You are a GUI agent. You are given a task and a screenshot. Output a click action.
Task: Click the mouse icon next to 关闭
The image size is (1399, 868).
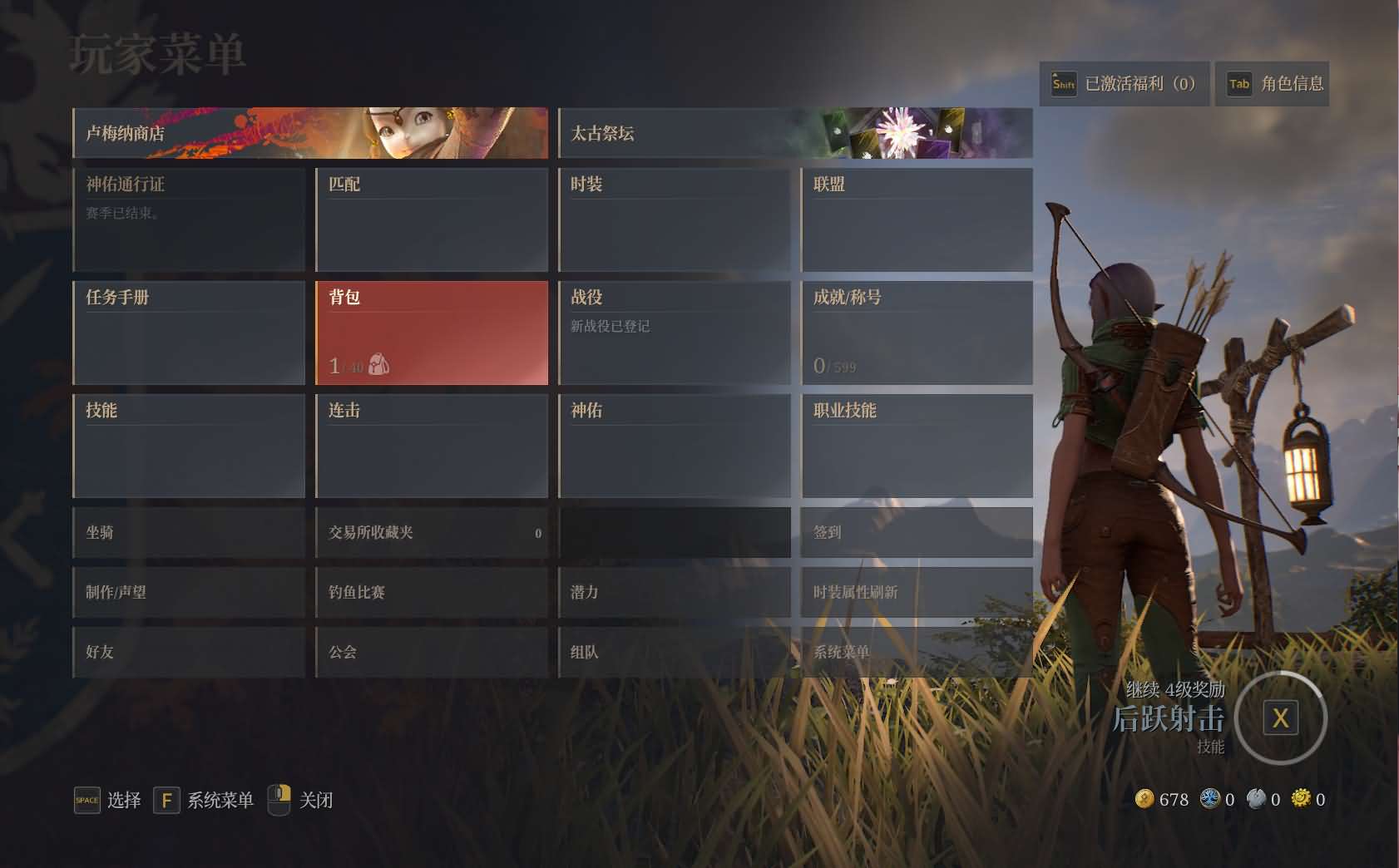279,800
